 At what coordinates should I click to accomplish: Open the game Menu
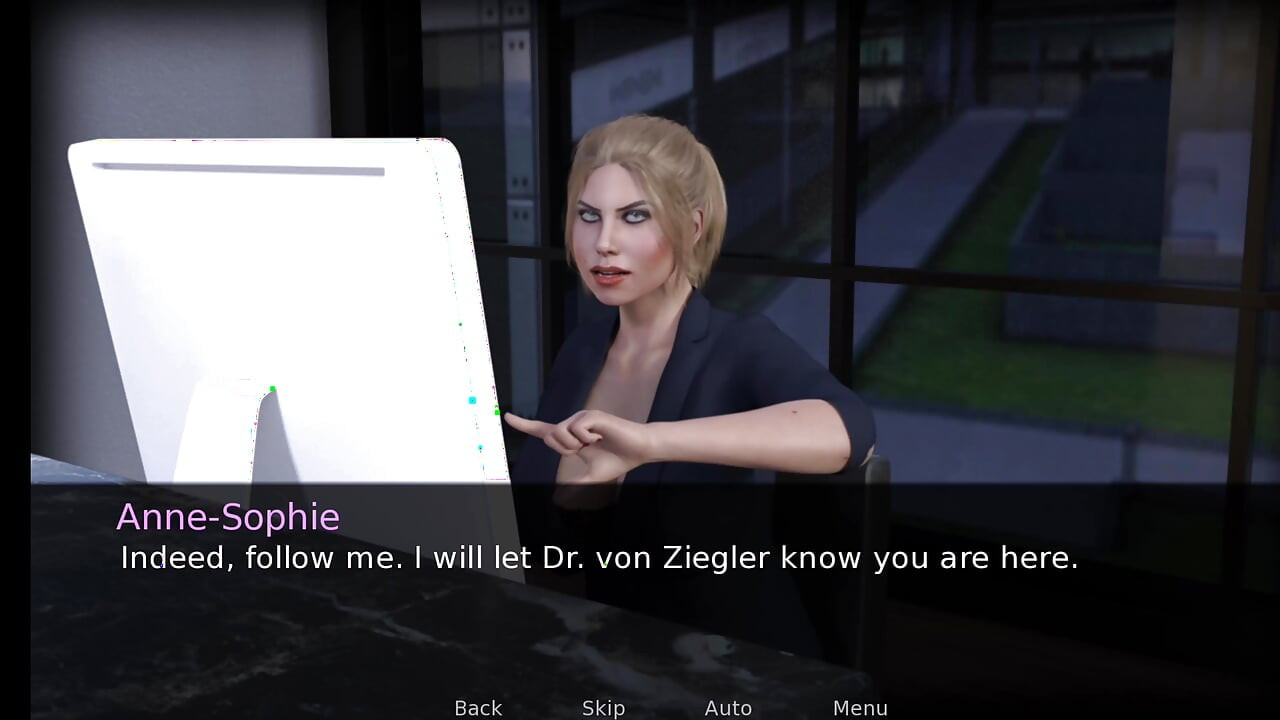point(860,708)
